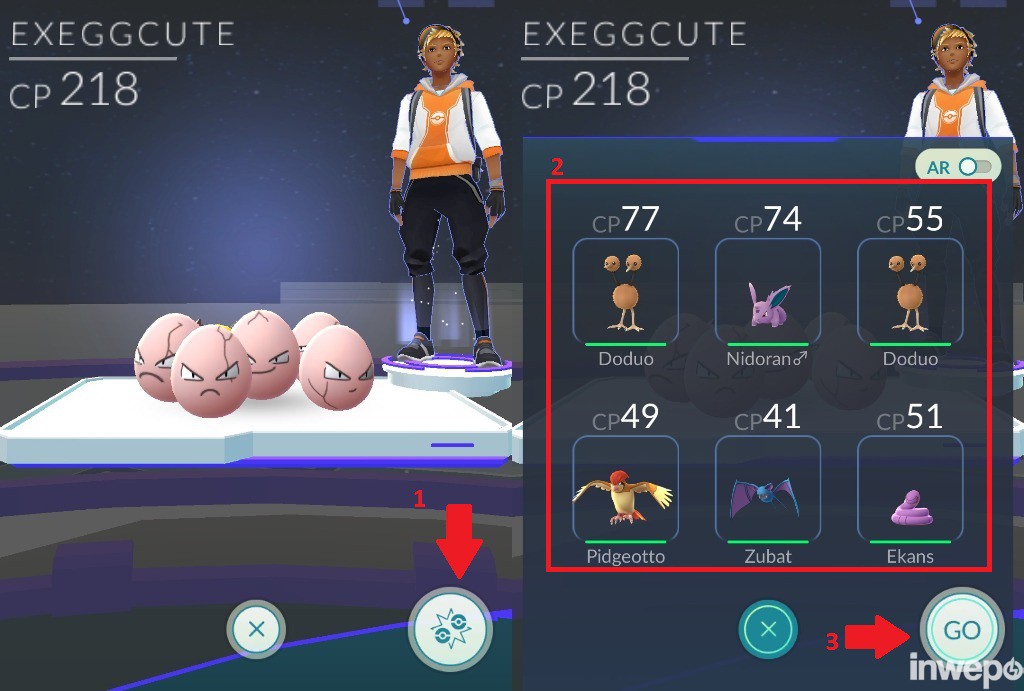
Task: Select the Zubat team slot
Action: tap(767, 490)
